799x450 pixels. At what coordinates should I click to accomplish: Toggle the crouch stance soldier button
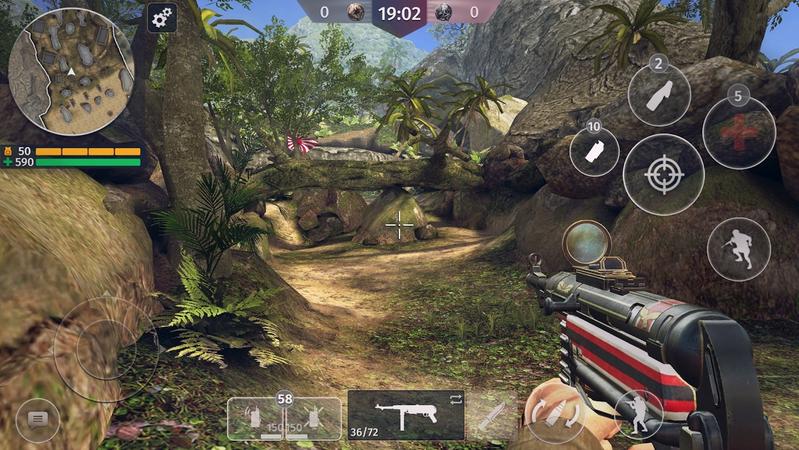(x=638, y=413)
